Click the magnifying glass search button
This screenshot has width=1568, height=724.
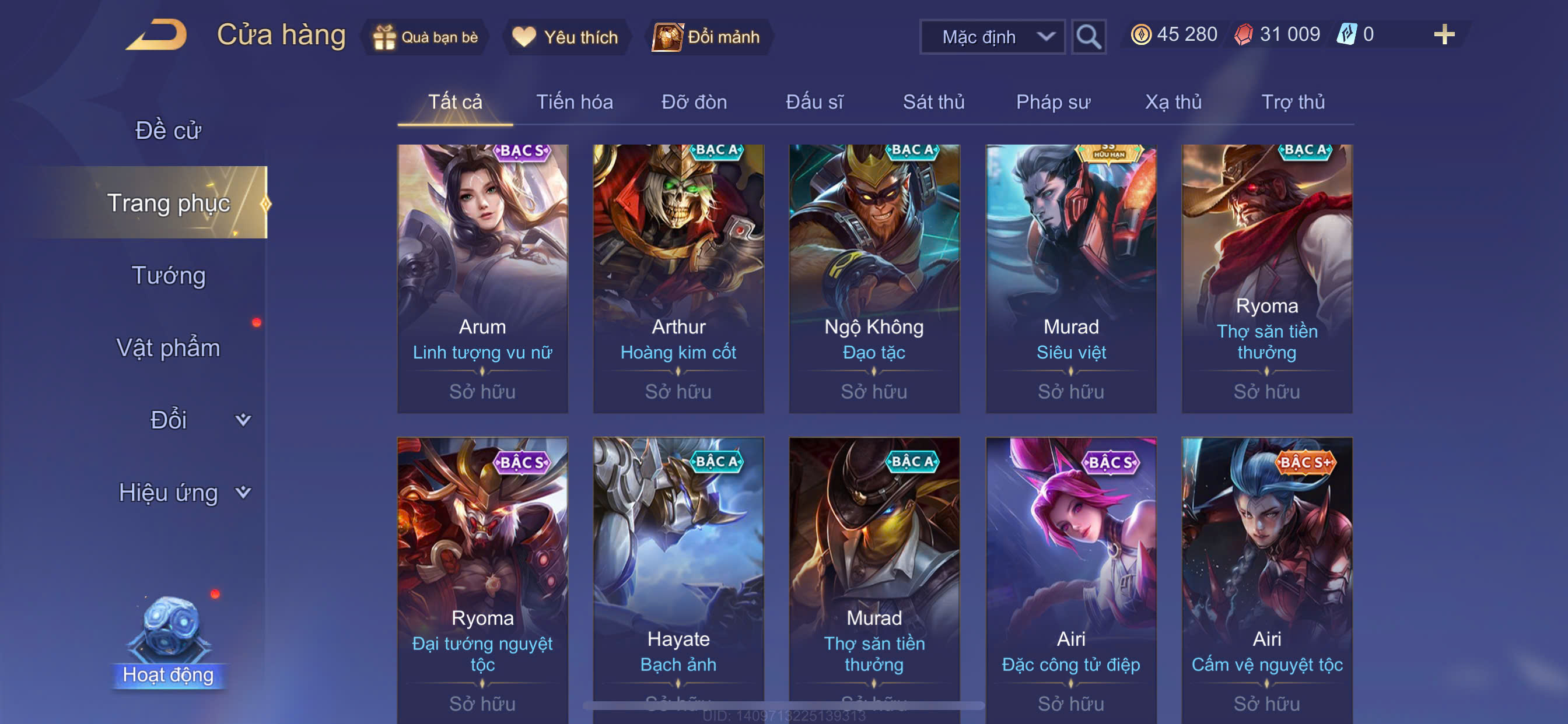pos(1088,37)
